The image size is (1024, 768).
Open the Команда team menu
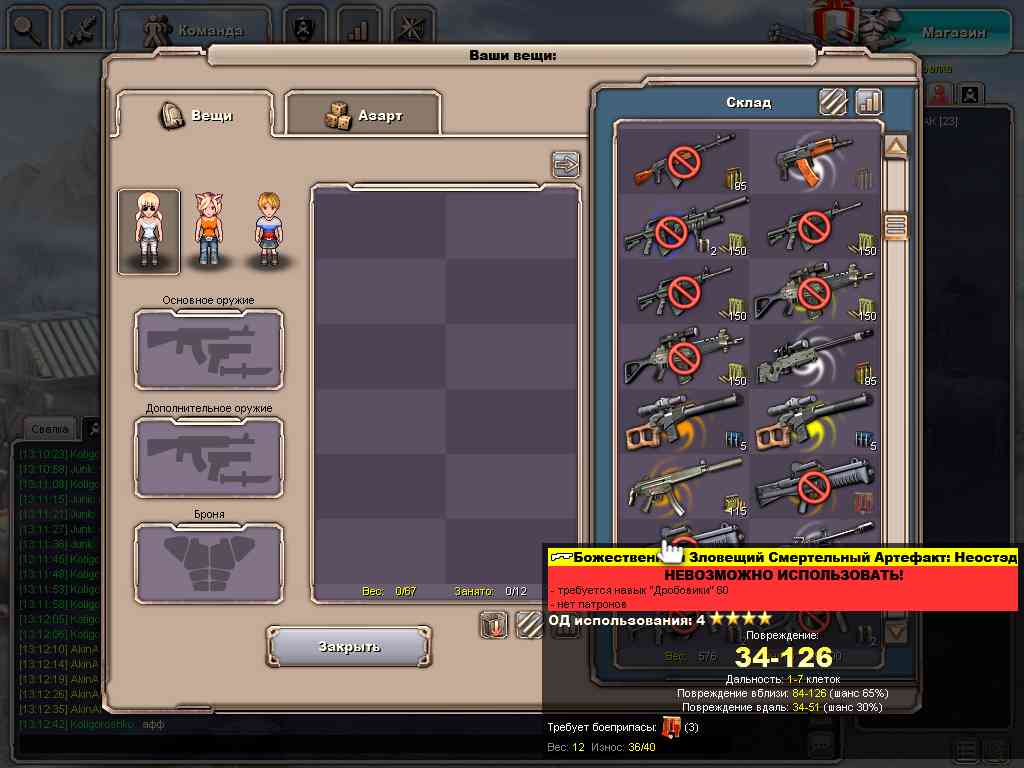(195, 30)
